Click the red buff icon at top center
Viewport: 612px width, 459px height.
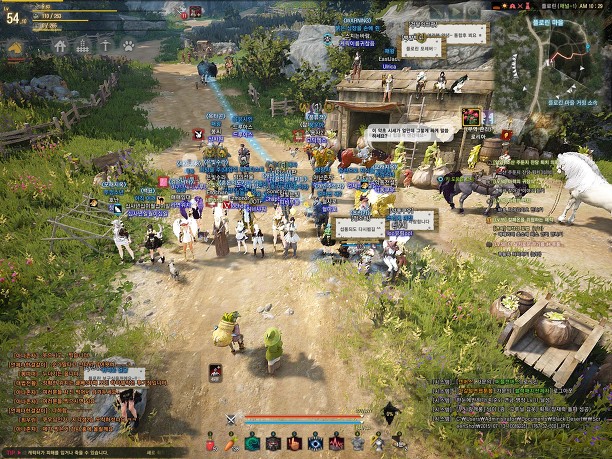(194, 11)
